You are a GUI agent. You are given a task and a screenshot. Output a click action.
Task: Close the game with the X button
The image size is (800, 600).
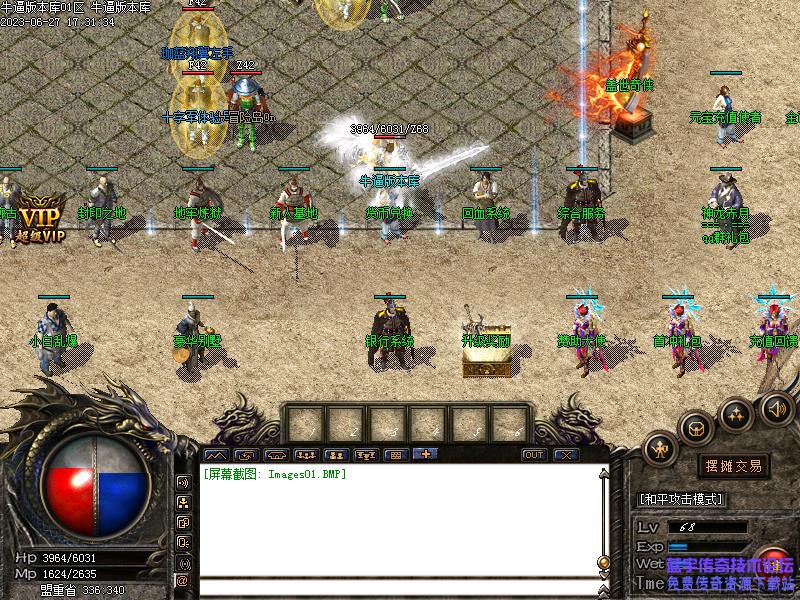(566, 455)
